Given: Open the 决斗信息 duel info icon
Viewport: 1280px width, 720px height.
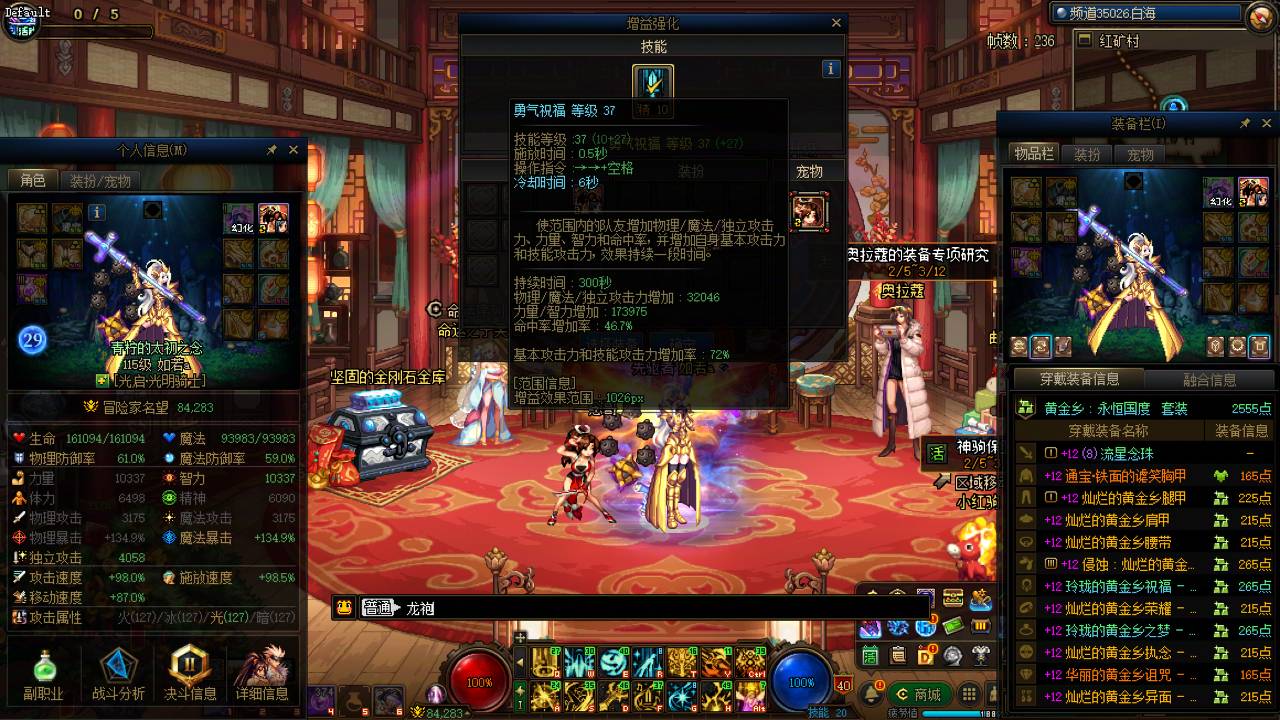Looking at the screenshot, I should point(190,670).
